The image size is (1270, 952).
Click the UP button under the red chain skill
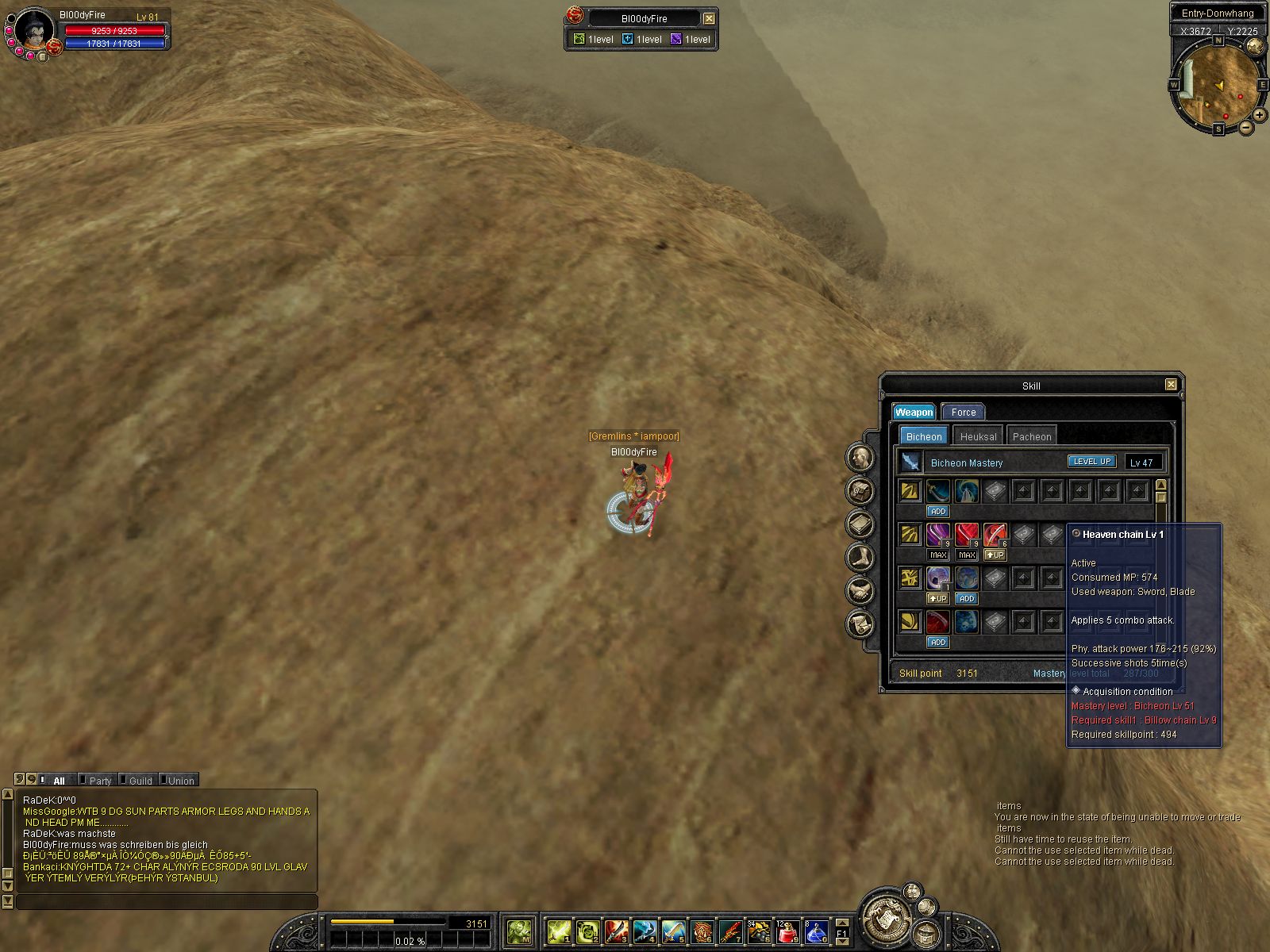pyautogui.click(x=995, y=555)
